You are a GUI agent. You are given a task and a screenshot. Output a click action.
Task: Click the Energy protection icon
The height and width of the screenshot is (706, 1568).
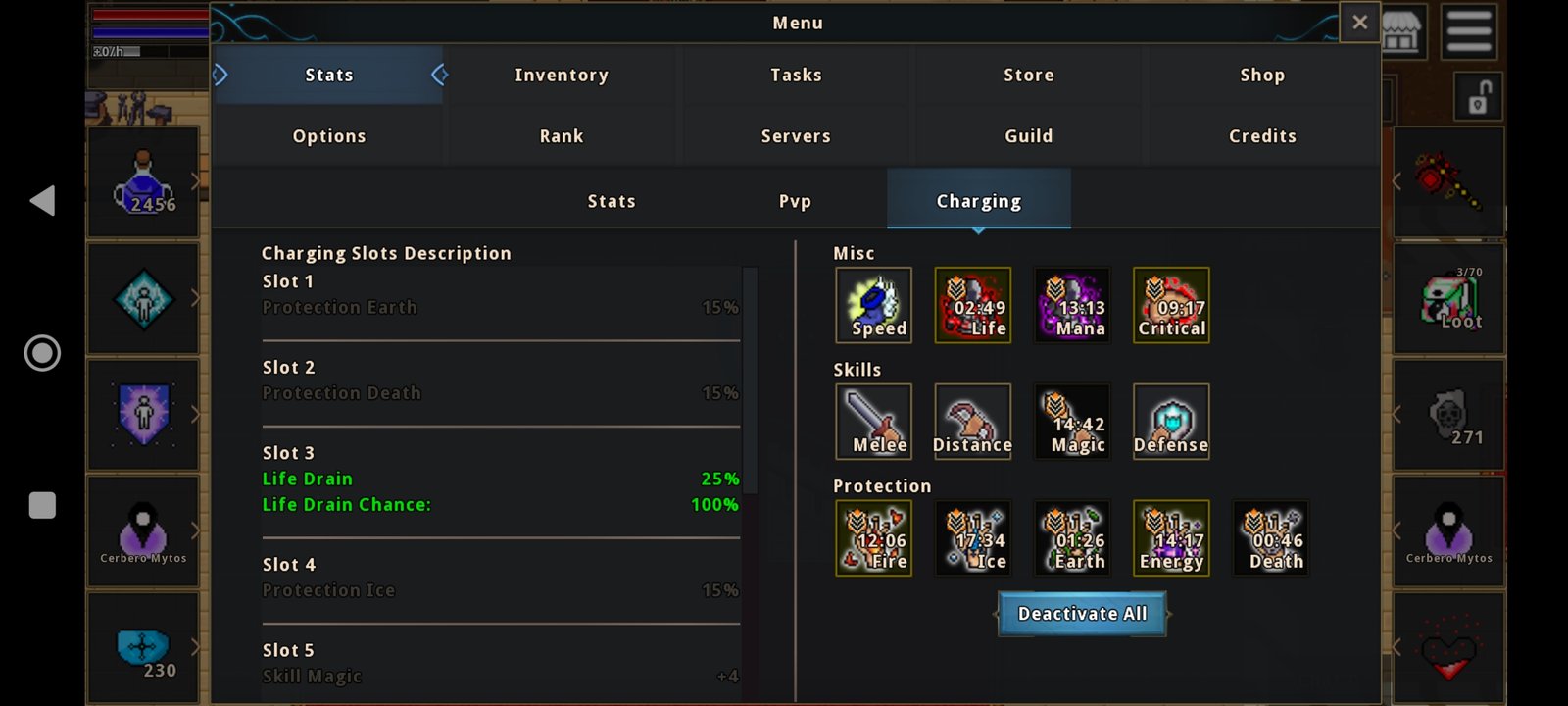1171,538
